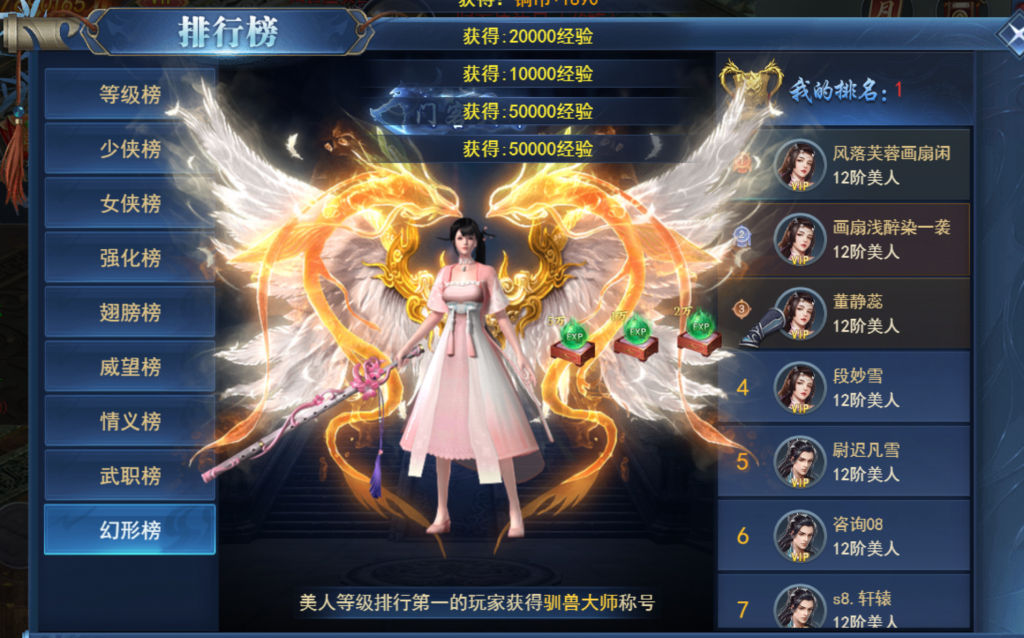Choose the 情义榜 tab
The width and height of the screenshot is (1024, 638).
[x=130, y=421]
